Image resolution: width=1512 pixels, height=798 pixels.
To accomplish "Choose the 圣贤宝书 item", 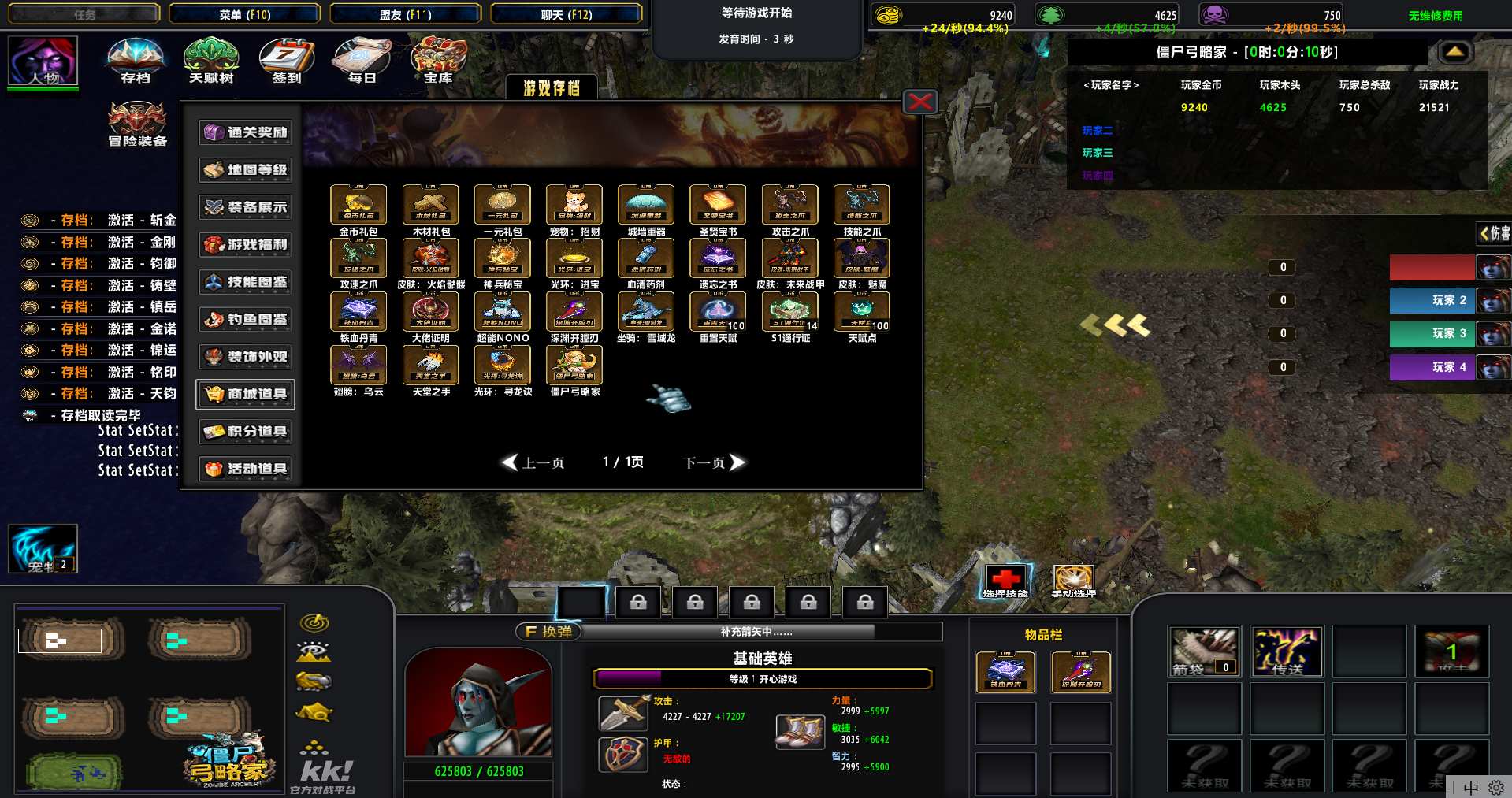I will click(718, 205).
